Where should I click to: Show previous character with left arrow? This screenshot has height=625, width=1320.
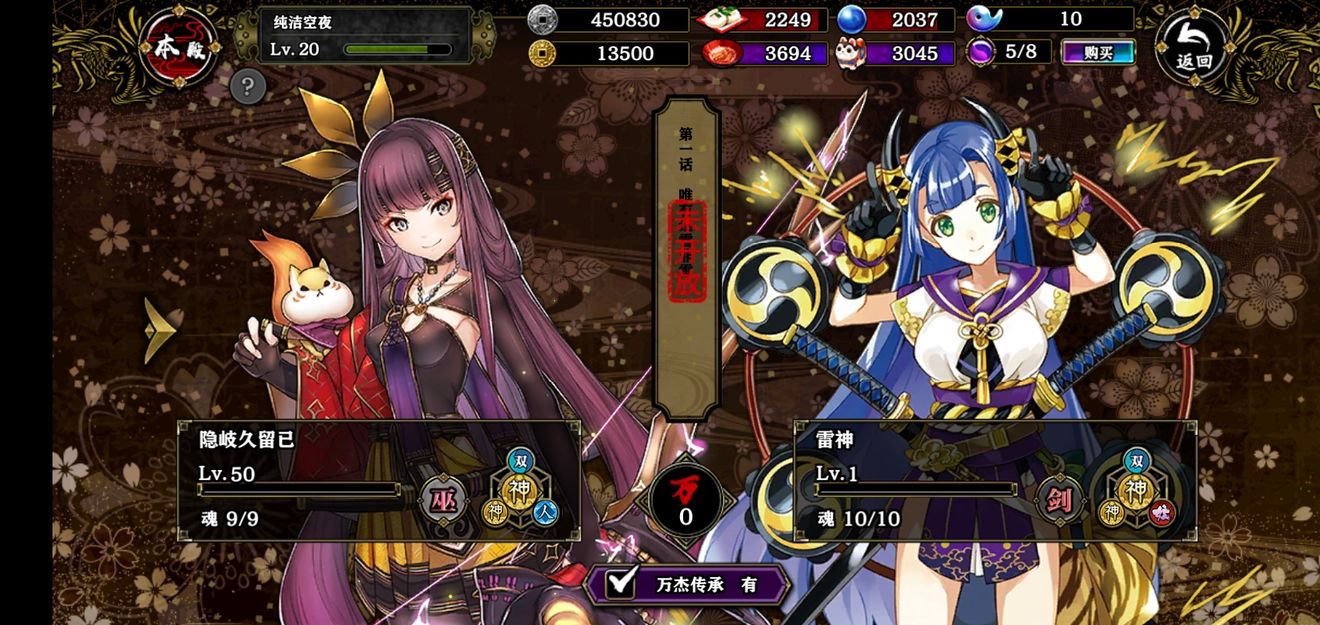(159, 330)
